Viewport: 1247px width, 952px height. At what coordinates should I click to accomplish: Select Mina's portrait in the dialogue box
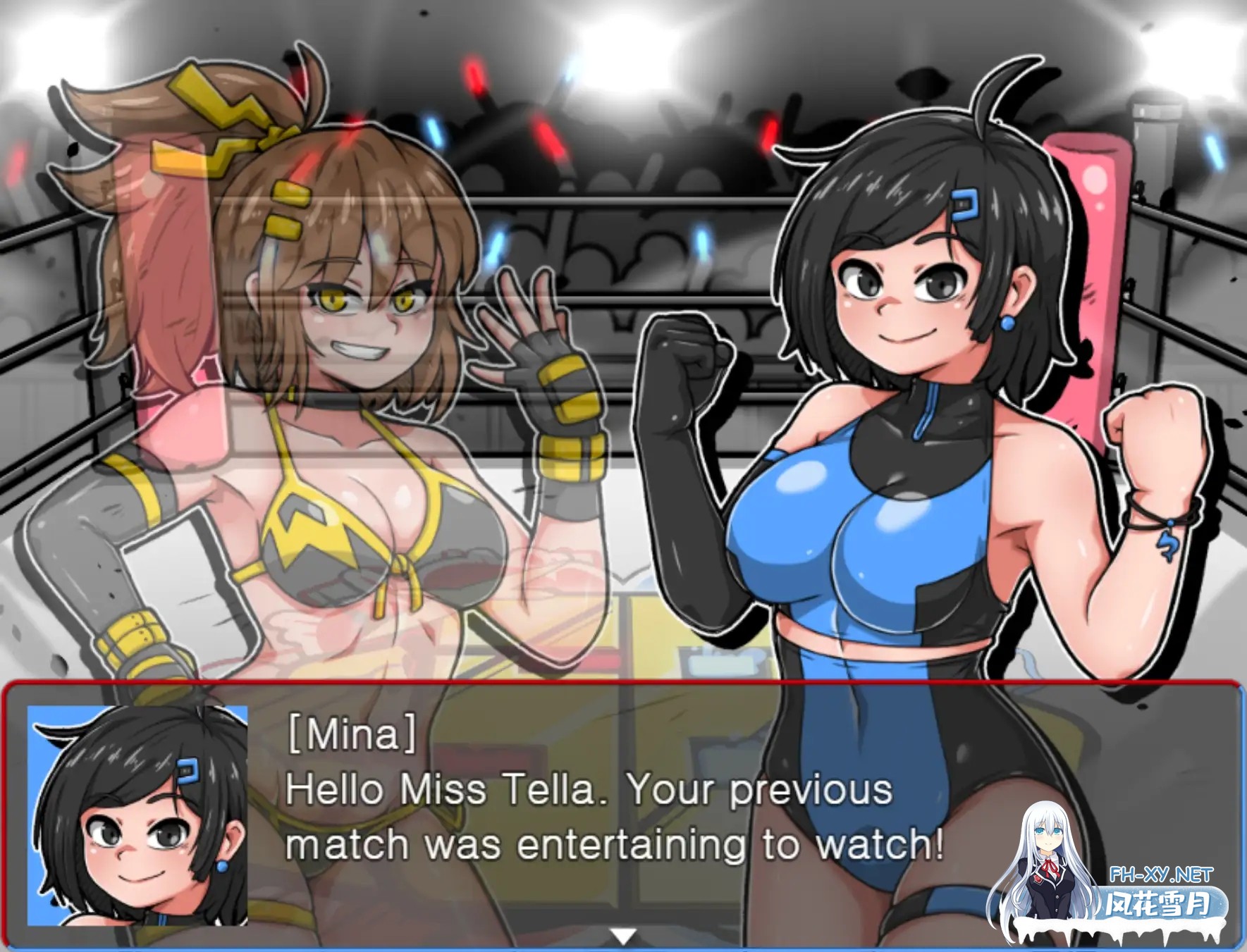pyautogui.click(x=136, y=817)
